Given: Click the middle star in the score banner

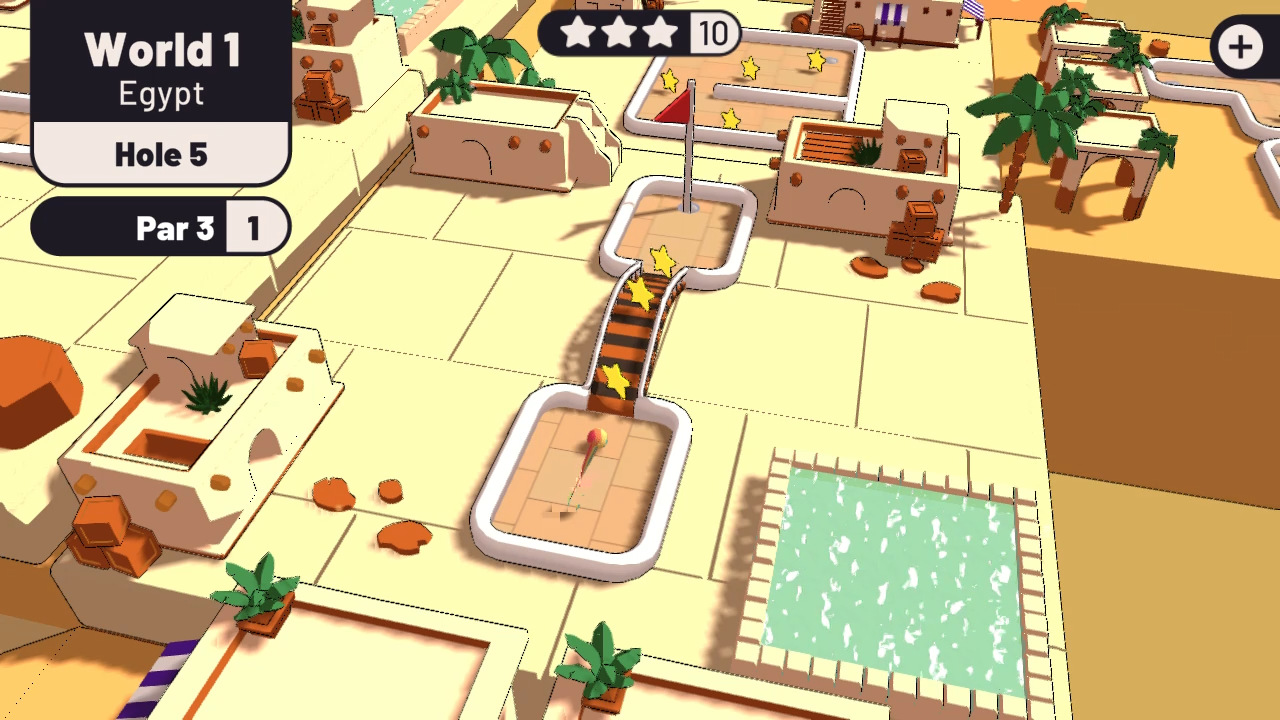Looking at the screenshot, I should [x=618, y=33].
